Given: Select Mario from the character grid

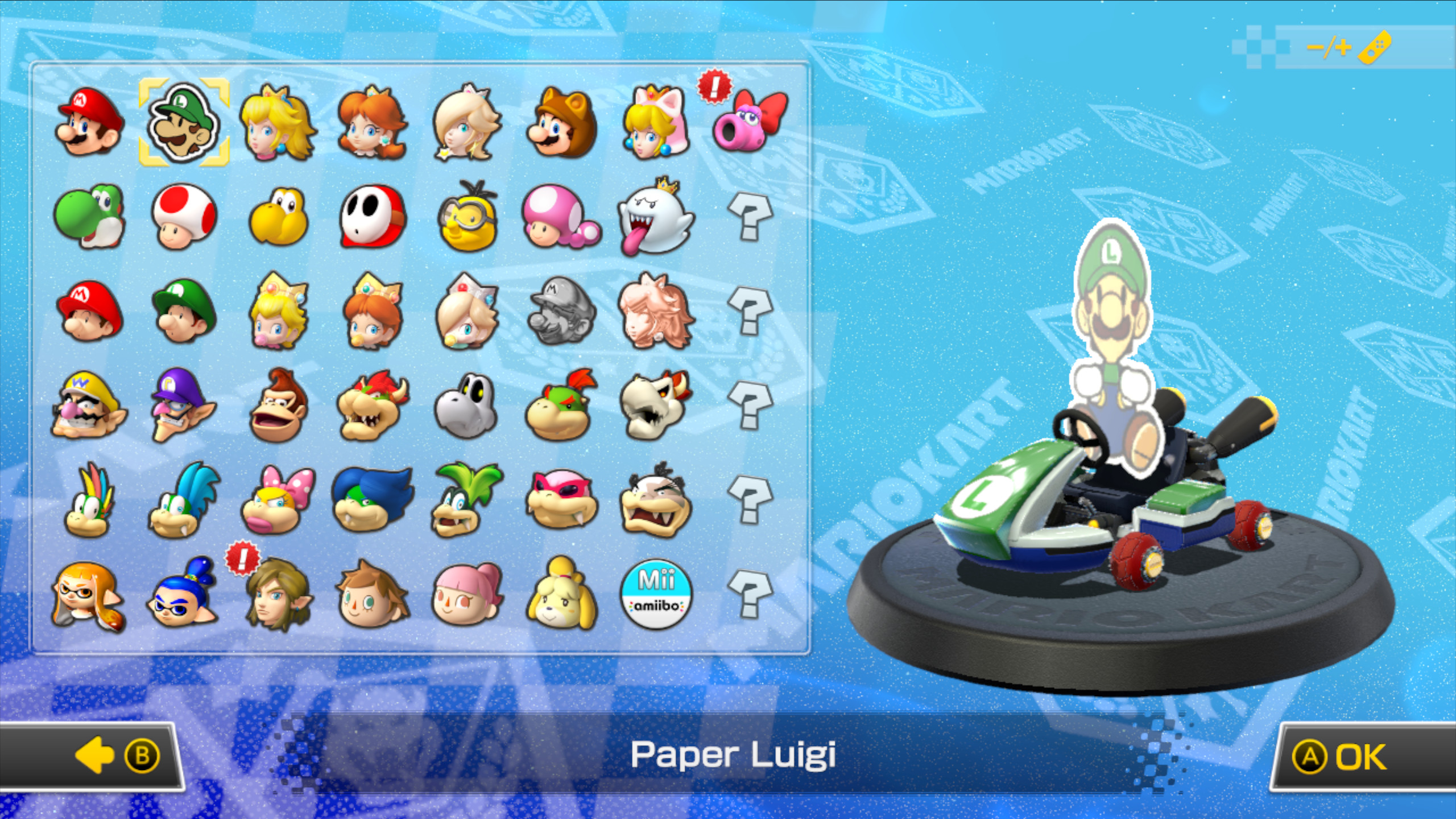Looking at the screenshot, I should 91,122.
